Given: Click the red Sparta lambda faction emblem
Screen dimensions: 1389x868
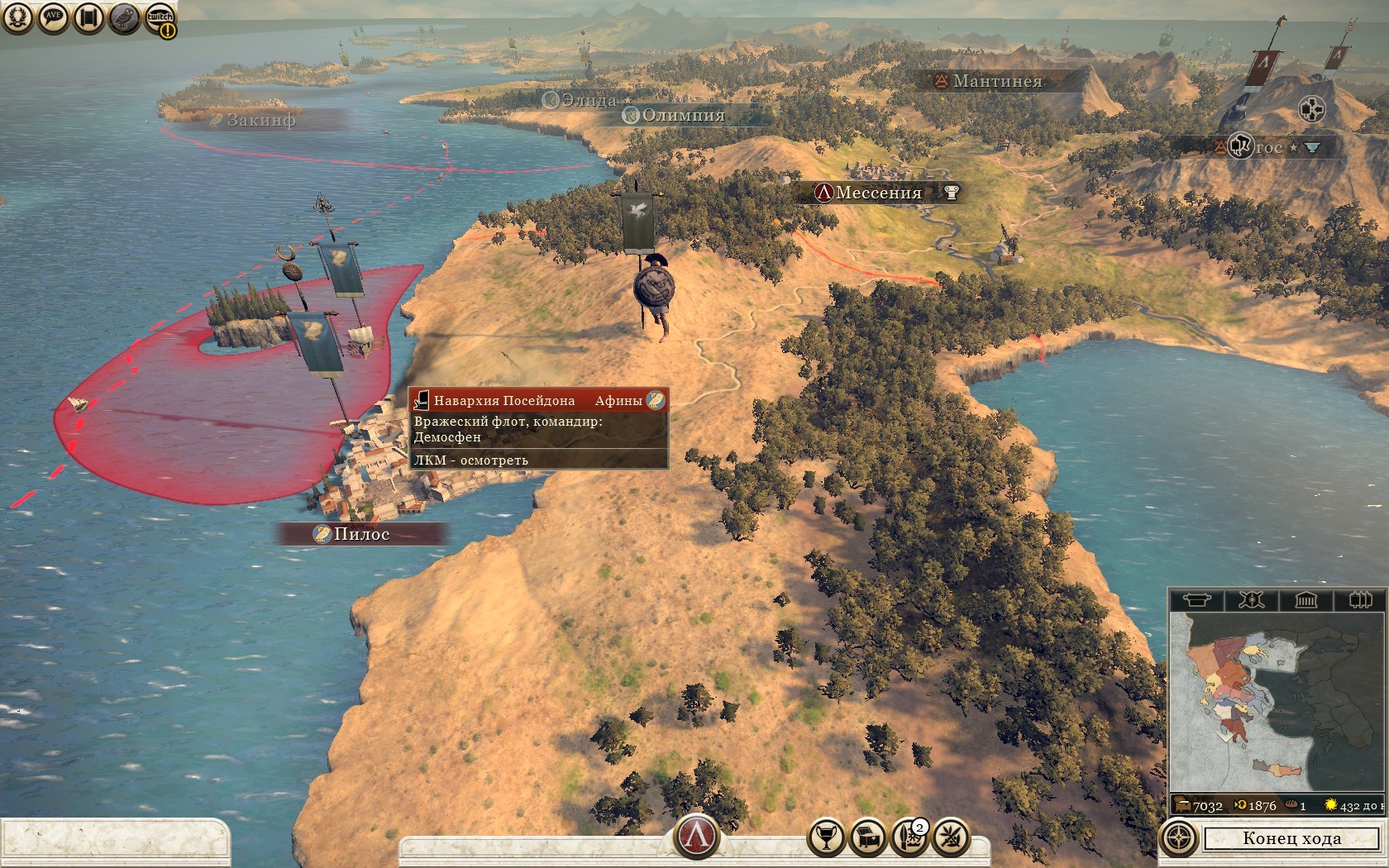Looking at the screenshot, I should (697, 836).
